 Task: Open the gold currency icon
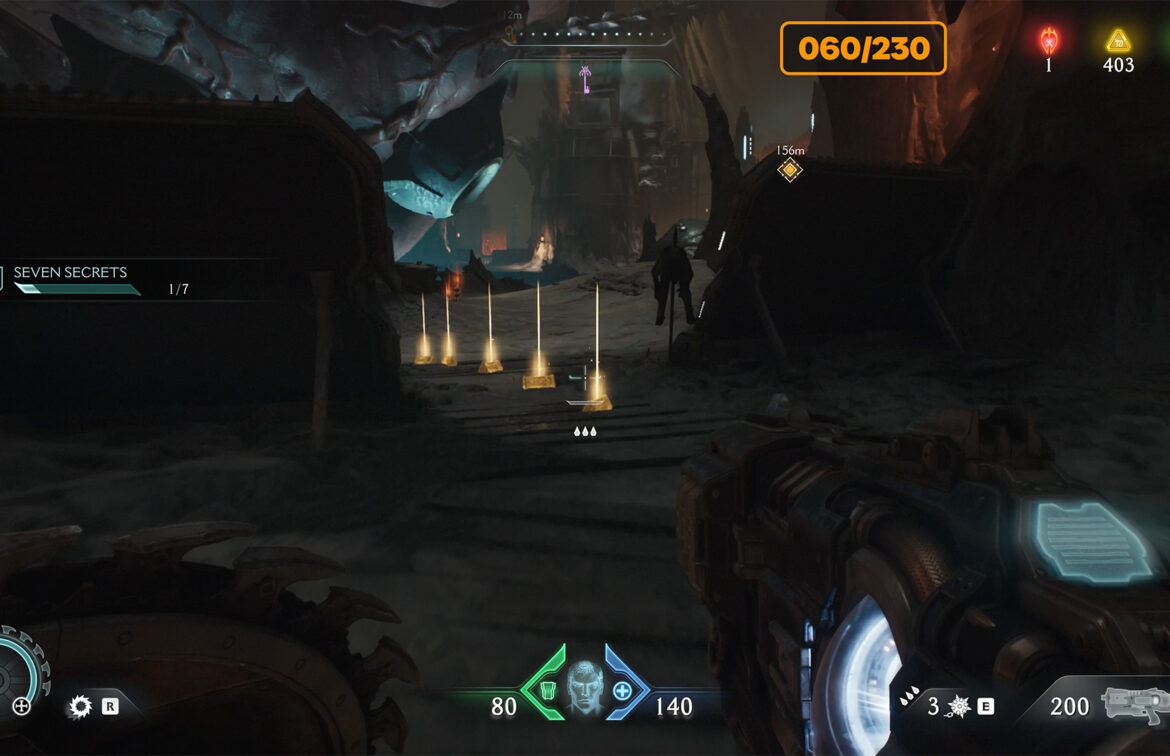click(x=1117, y=41)
